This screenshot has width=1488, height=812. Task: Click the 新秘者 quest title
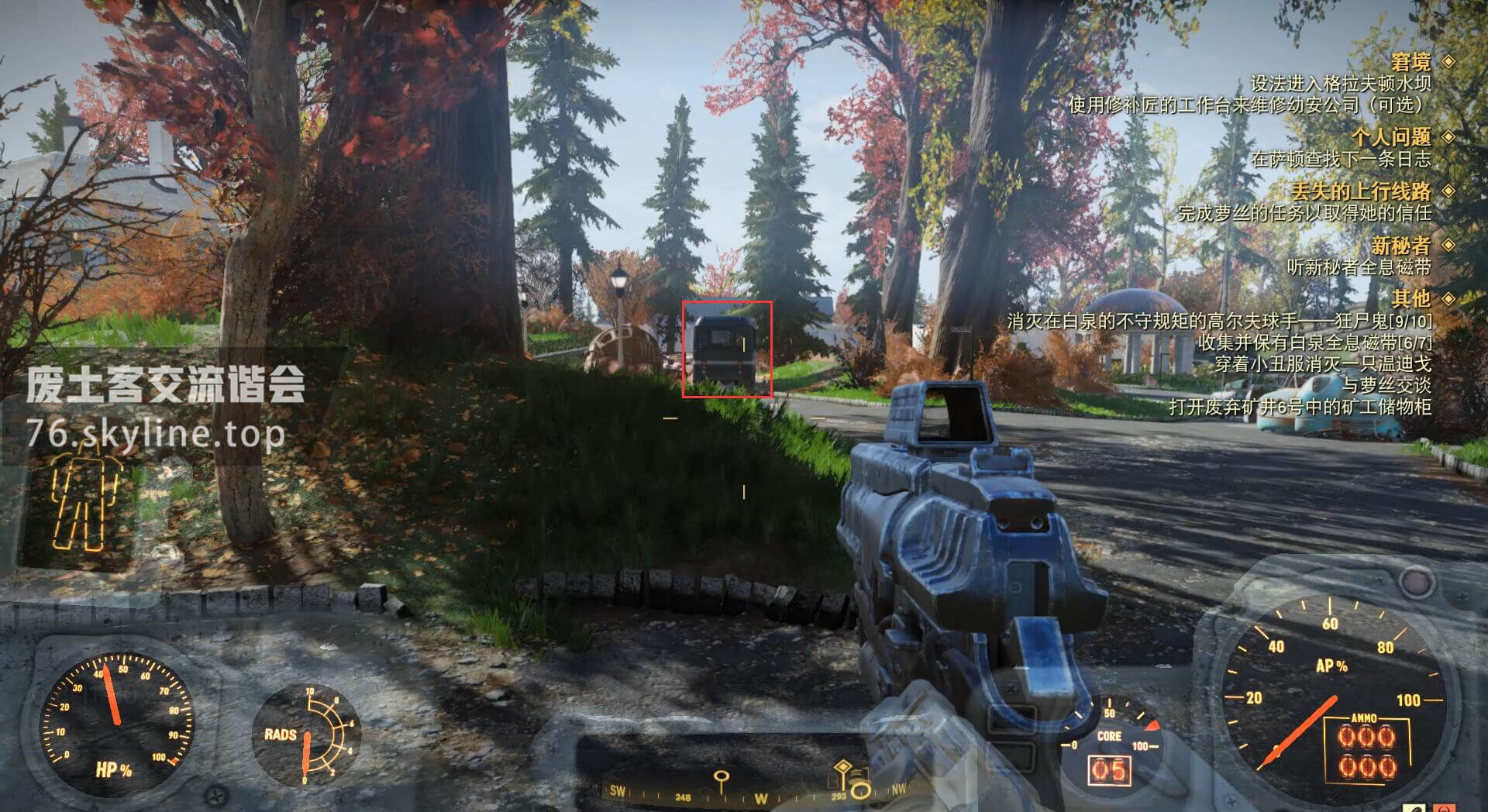pos(1400,246)
